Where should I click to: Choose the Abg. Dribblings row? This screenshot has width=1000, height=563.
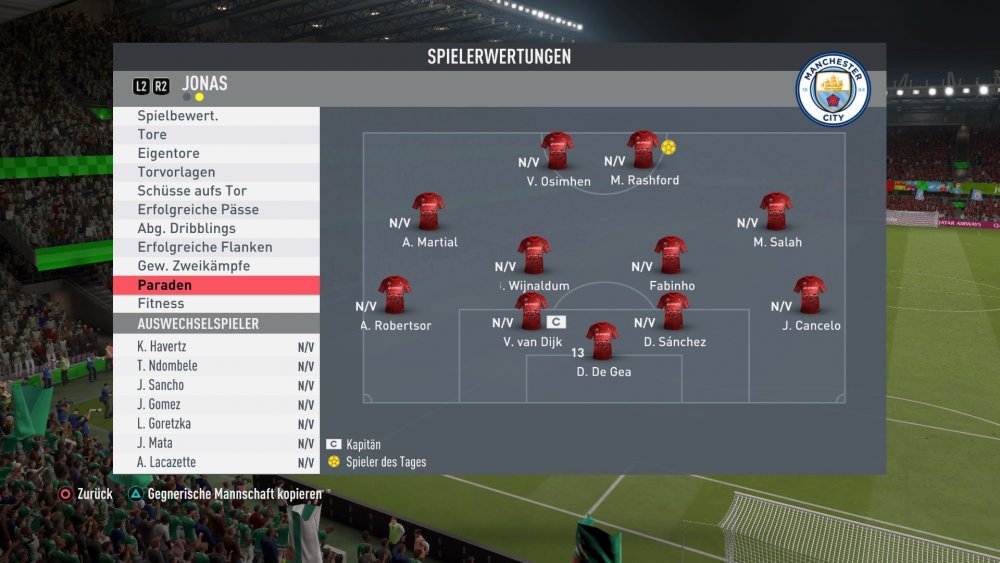pyautogui.click(x=216, y=229)
